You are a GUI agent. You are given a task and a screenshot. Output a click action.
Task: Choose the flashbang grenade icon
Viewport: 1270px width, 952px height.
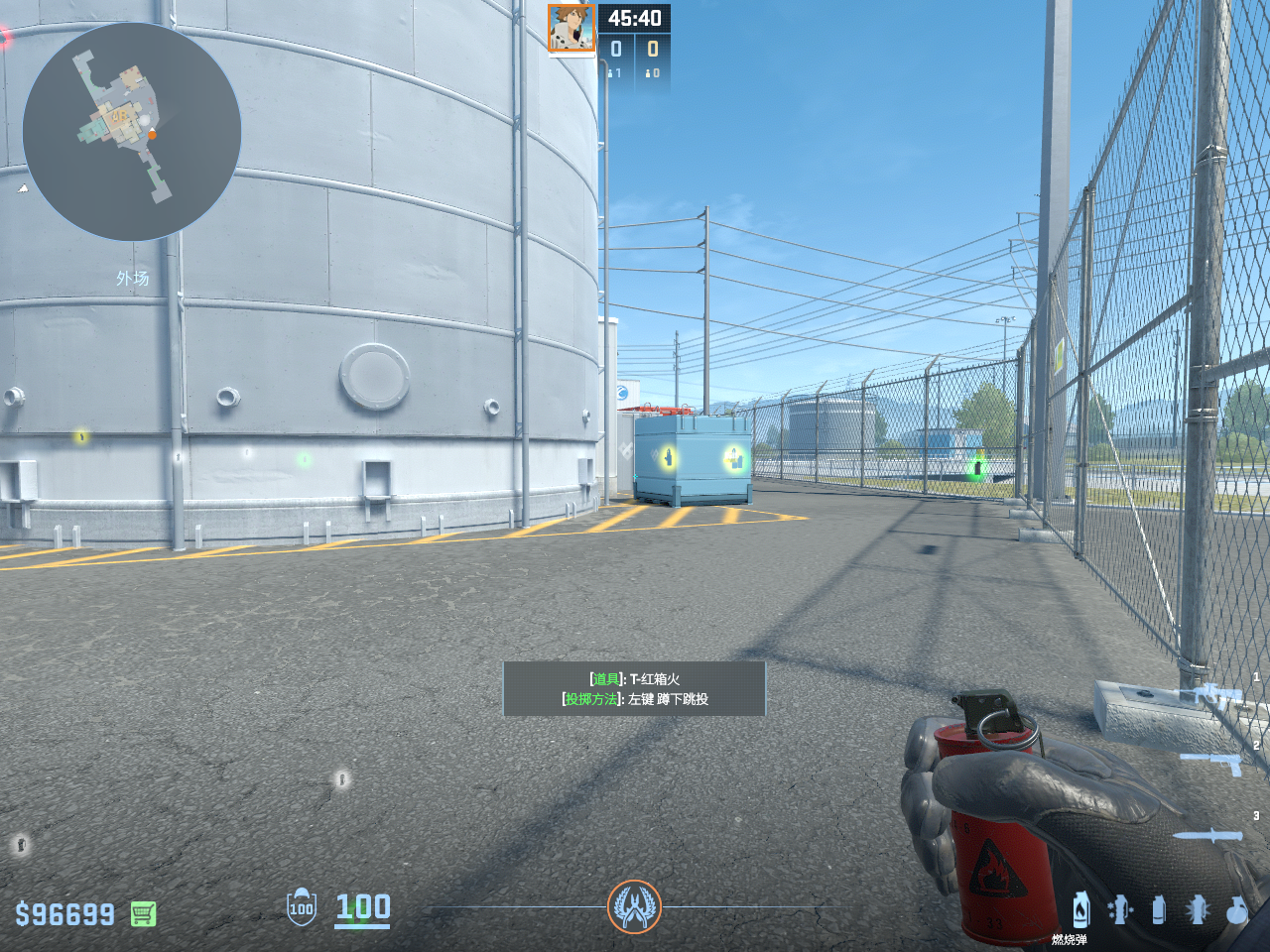point(1120,909)
